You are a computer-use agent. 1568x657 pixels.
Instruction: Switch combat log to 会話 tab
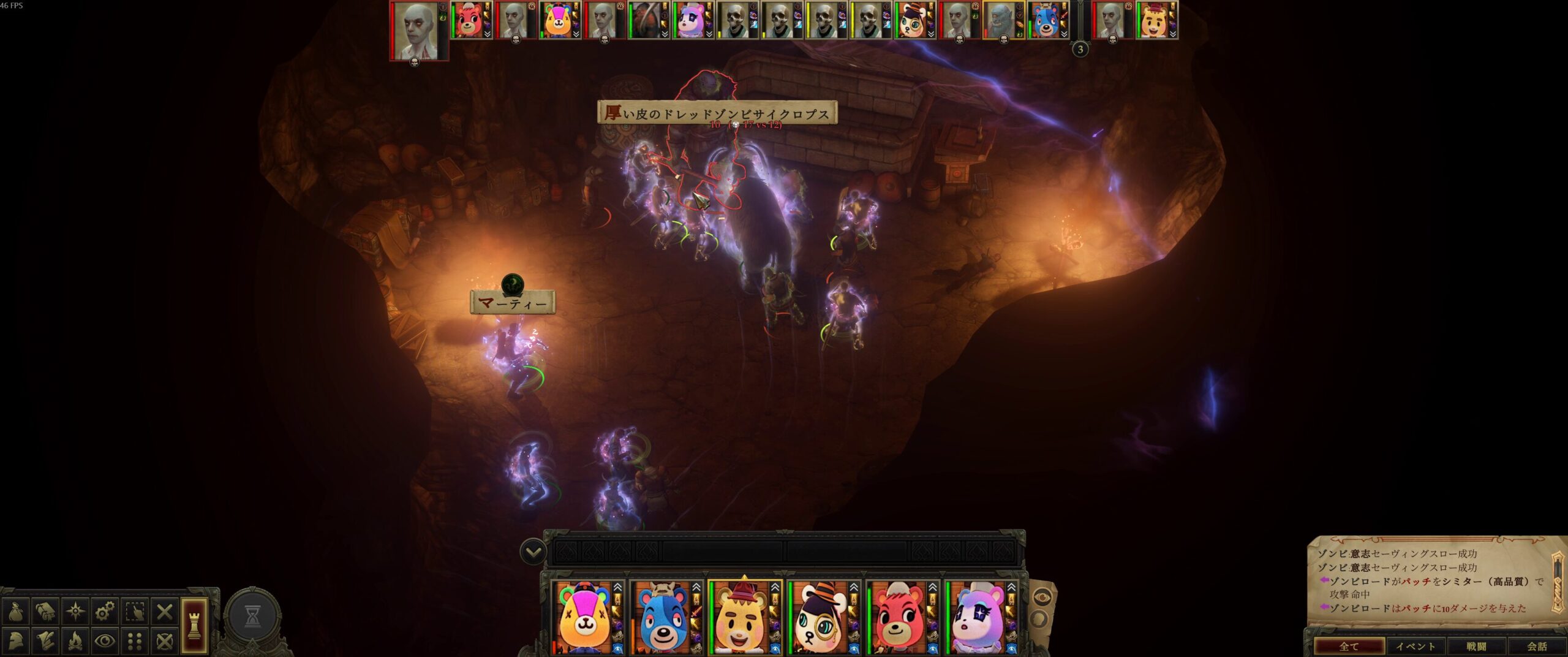(1537, 647)
